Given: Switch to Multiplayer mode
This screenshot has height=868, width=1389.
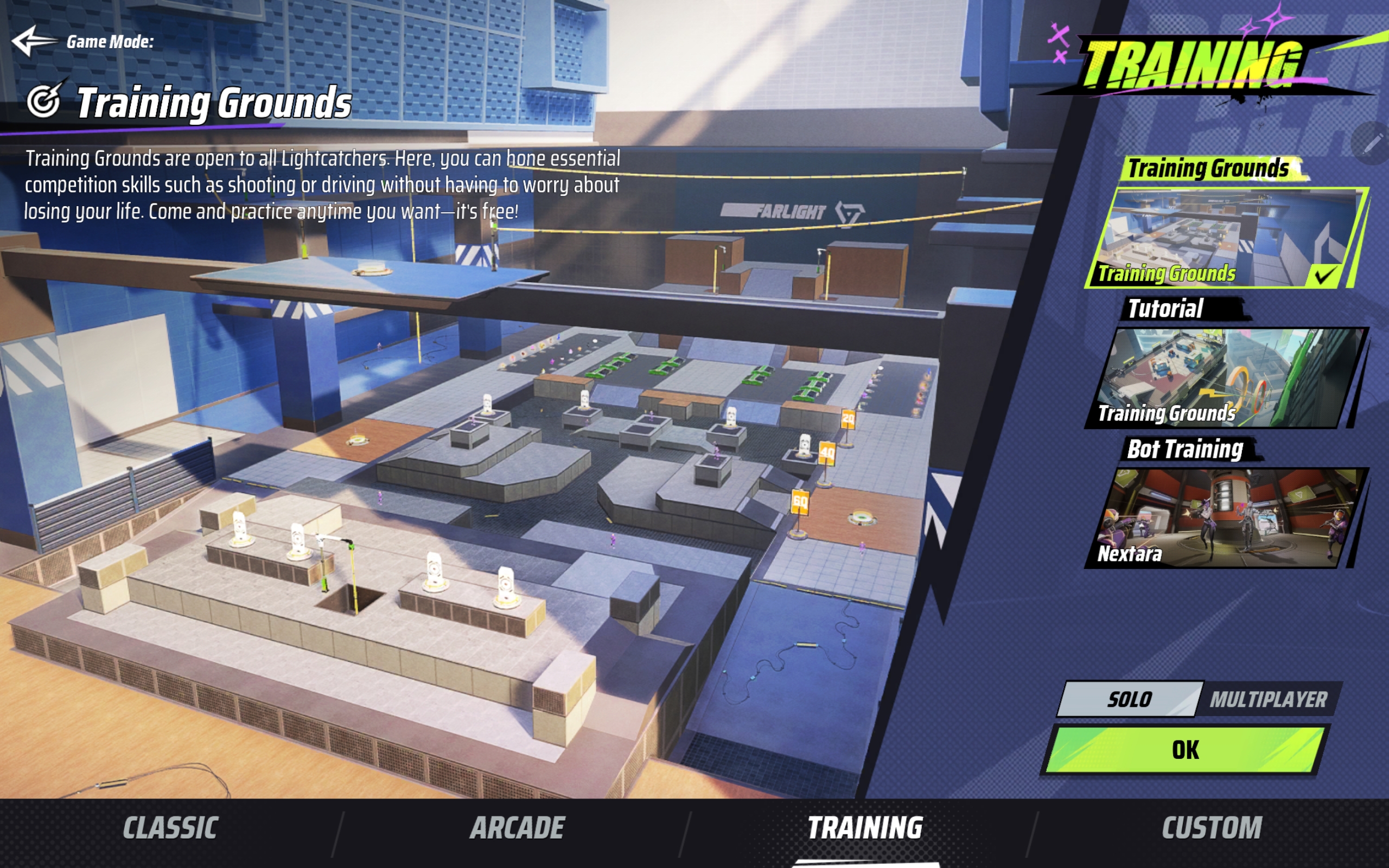Looking at the screenshot, I should click(x=1269, y=699).
